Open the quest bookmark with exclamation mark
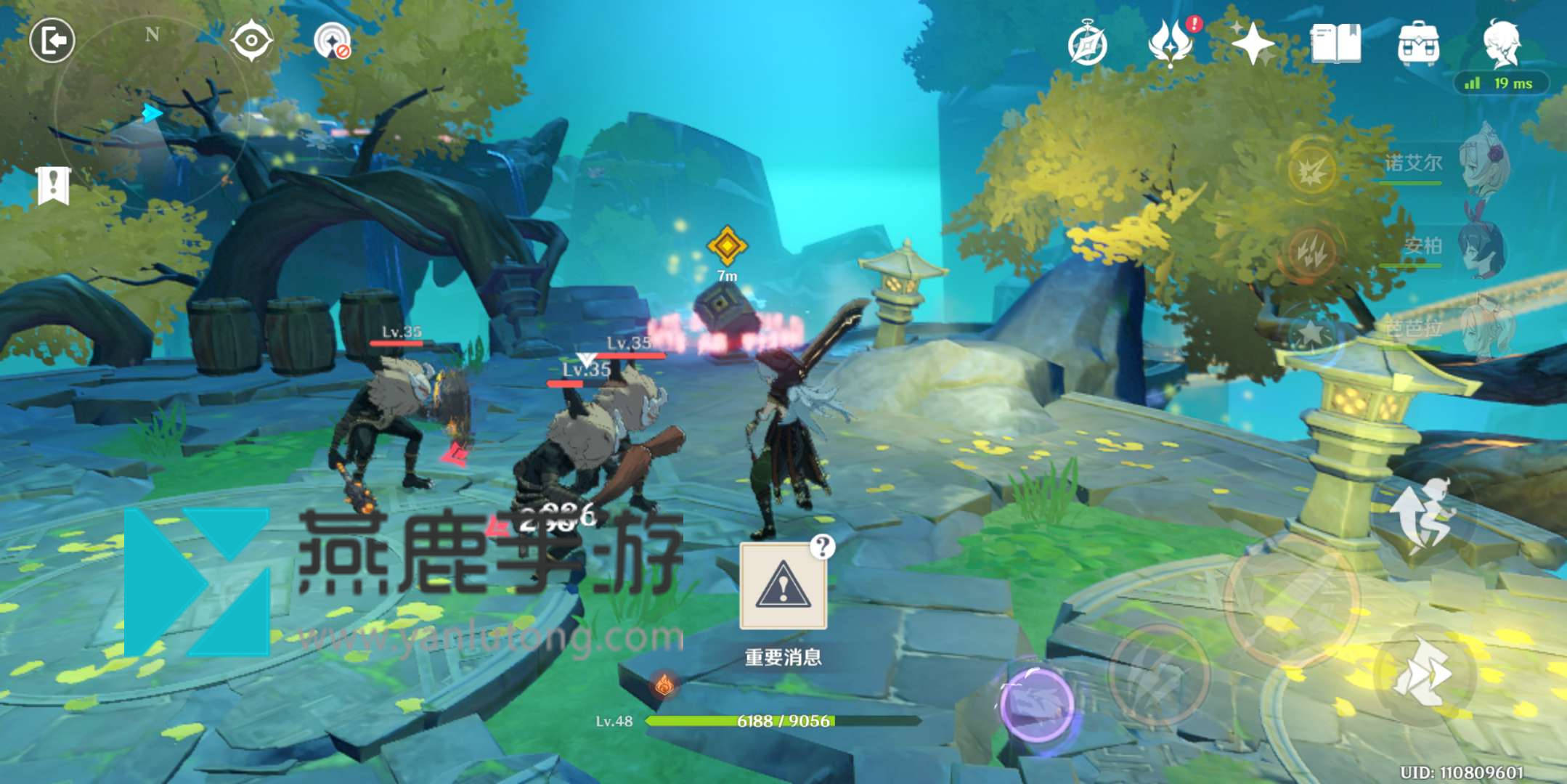The width and height of the screenshot is (1567, 784). 53,186
